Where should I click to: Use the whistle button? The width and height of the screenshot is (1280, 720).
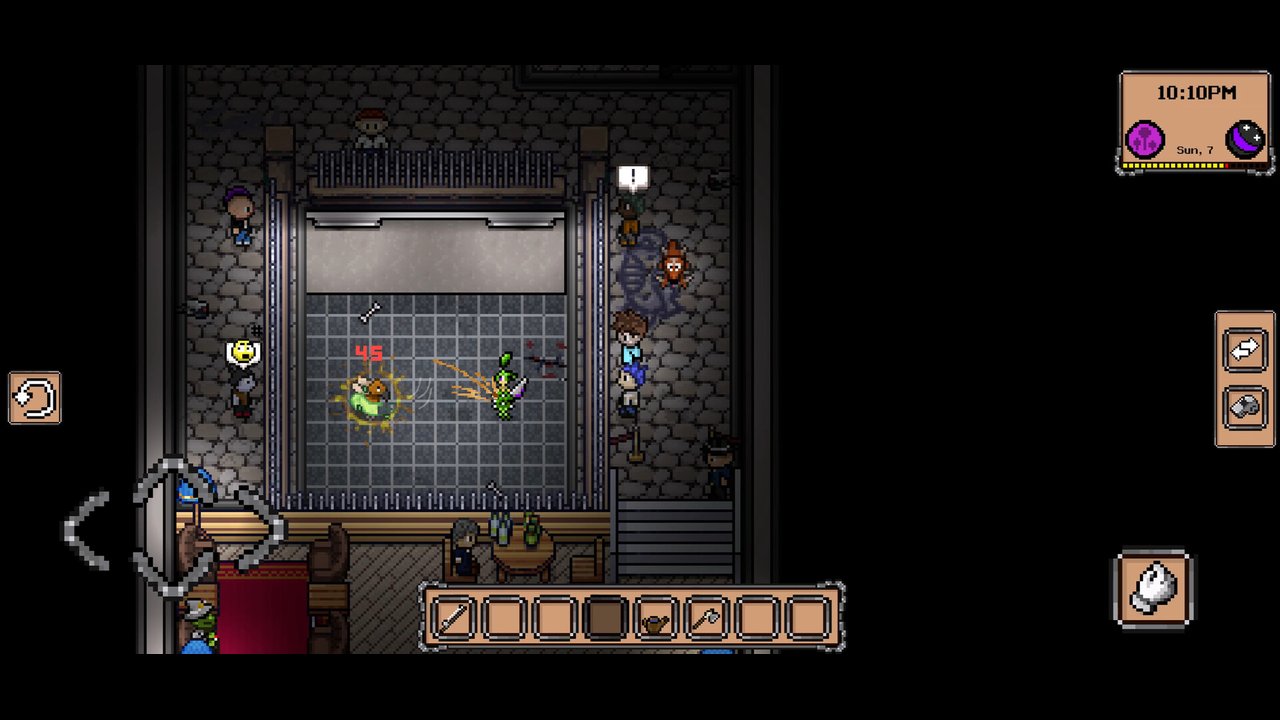pyautogui.click(x=1245, y=409)
